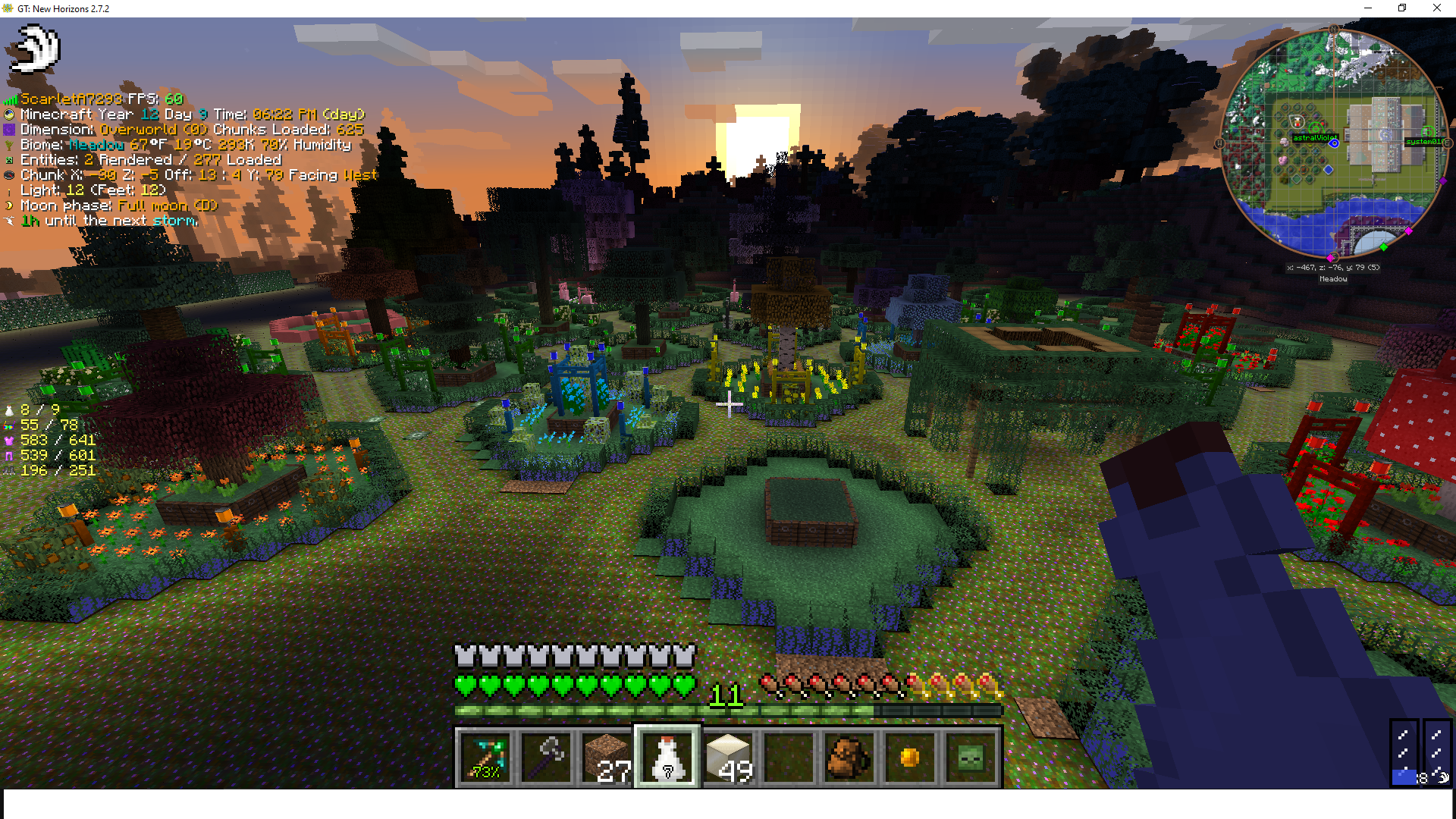This screenshot has height=819, width=1456.
Task: Close the game window
Action: (x=1436, y=8)
